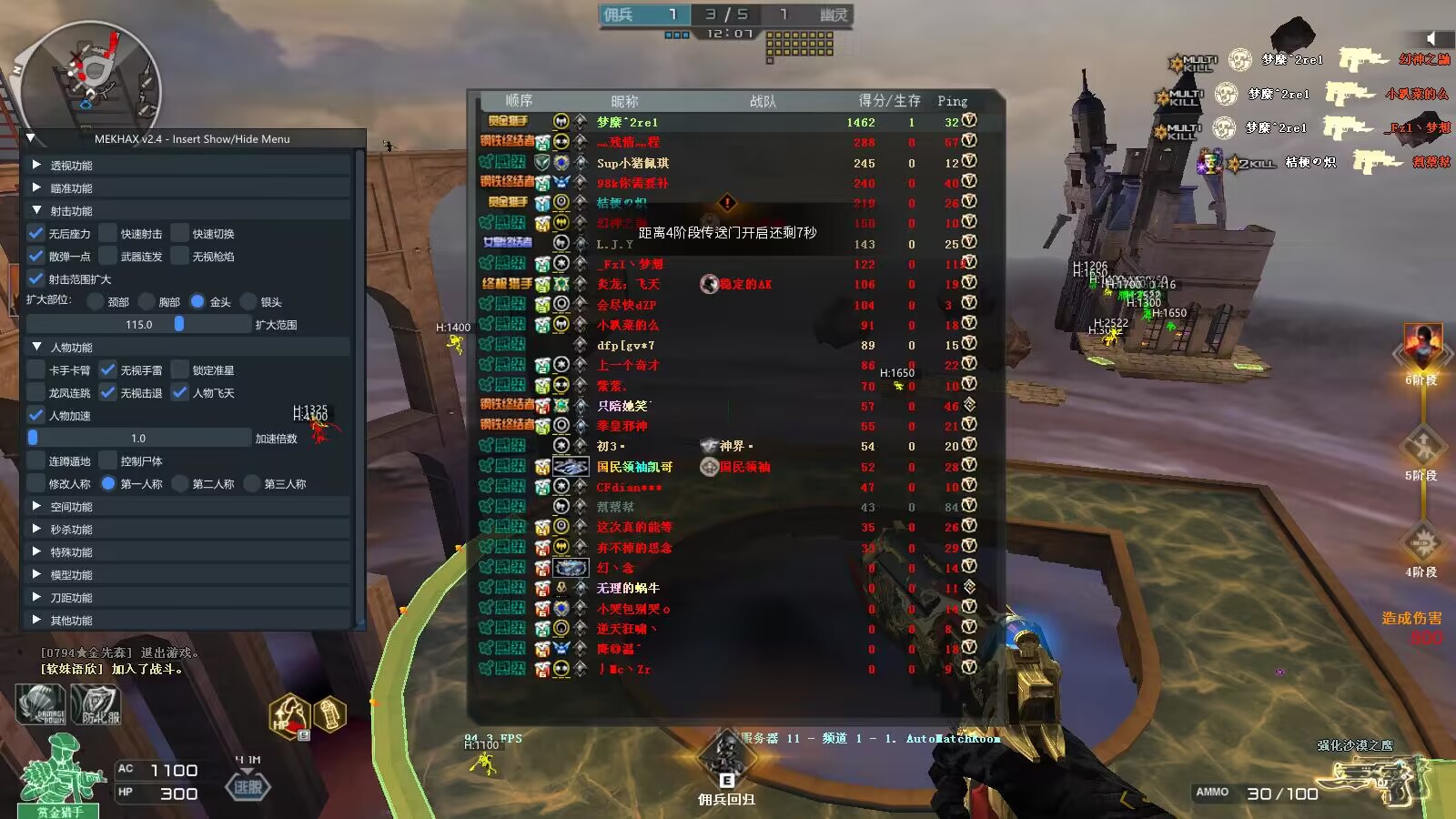
Task: Turn on the 锁定准星 checkbox
Action: (x=180, y=369)
